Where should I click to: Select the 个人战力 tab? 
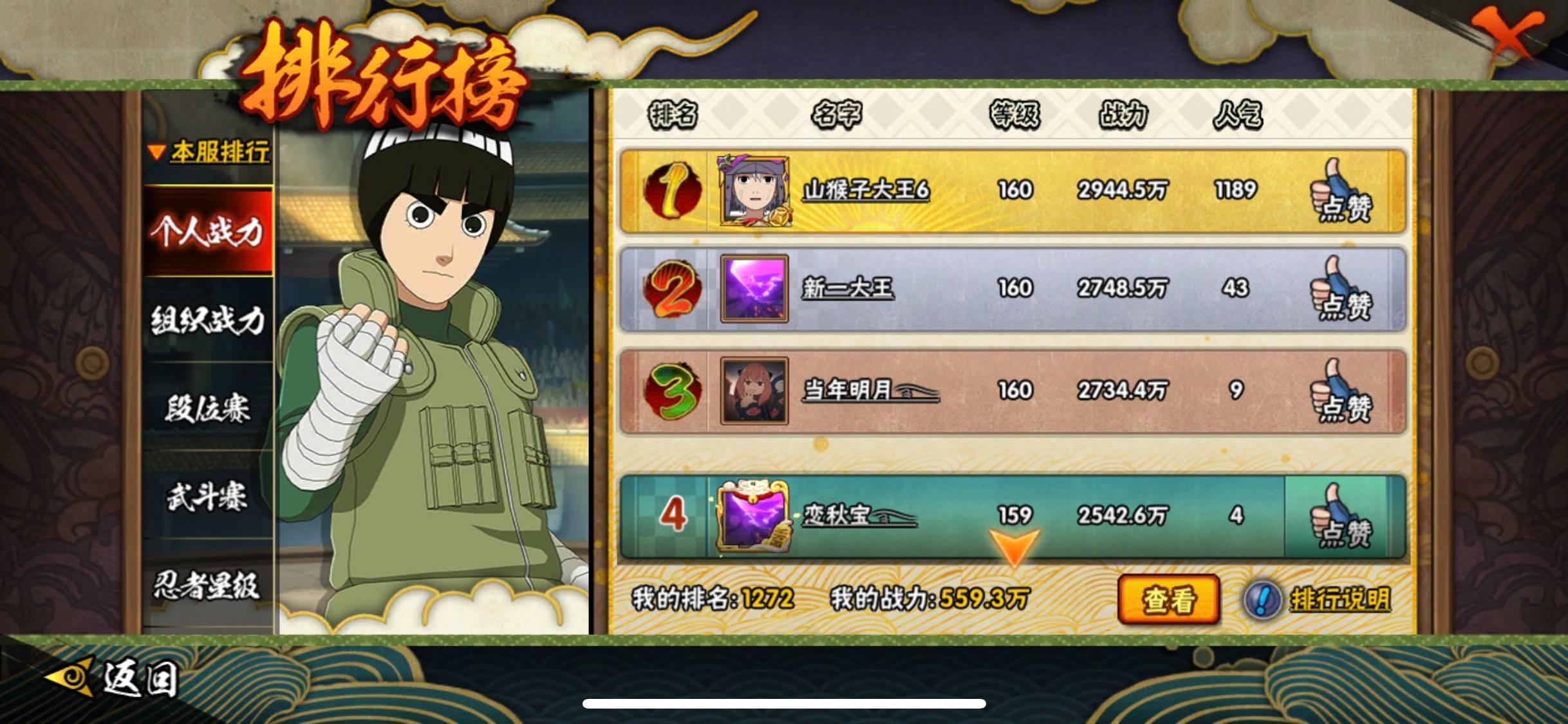coord(207,231)
